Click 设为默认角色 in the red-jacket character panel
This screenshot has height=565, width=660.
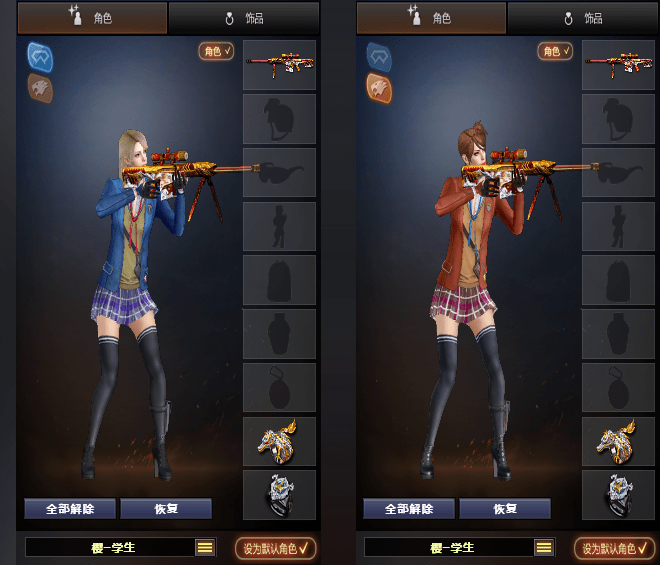coord(615,548)
